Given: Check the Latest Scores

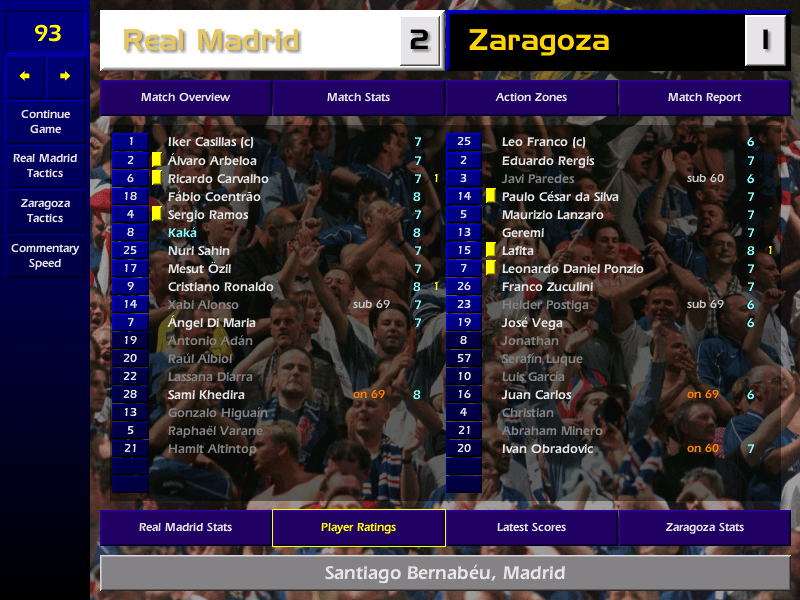Looking at the screenshot, I should [531, 527].
